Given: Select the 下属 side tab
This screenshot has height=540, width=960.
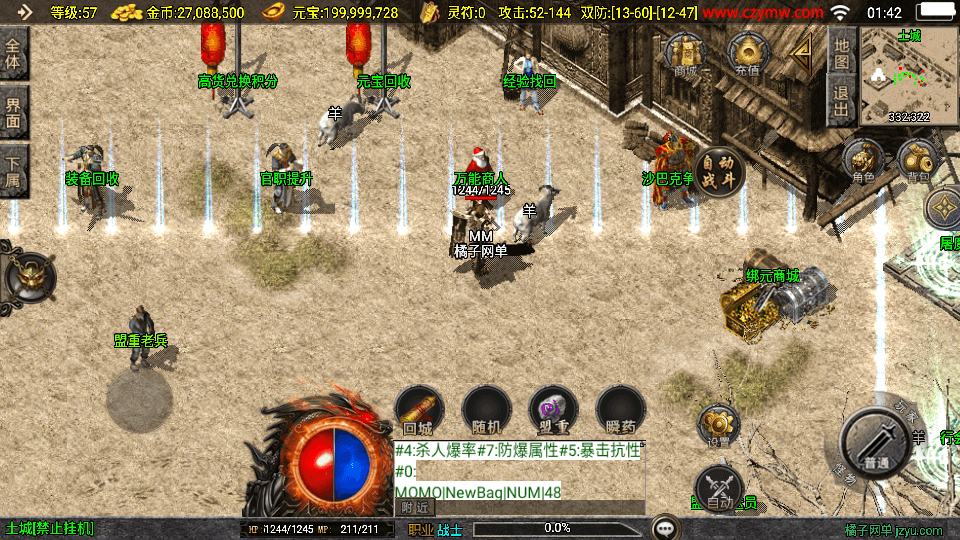Looking at the screenshot, I should tap(14, 169).
